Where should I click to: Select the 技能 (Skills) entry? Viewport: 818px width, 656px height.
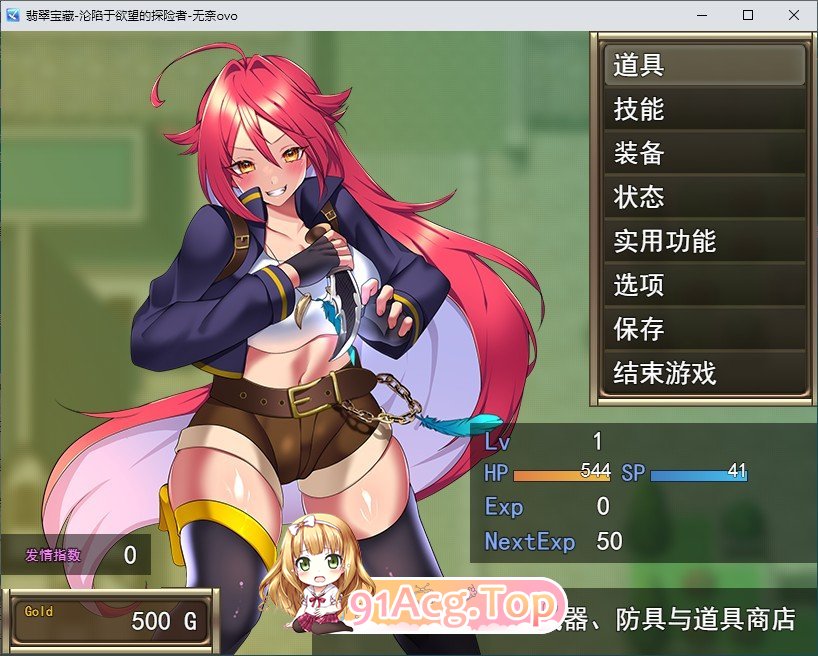[x=703, y=110]
